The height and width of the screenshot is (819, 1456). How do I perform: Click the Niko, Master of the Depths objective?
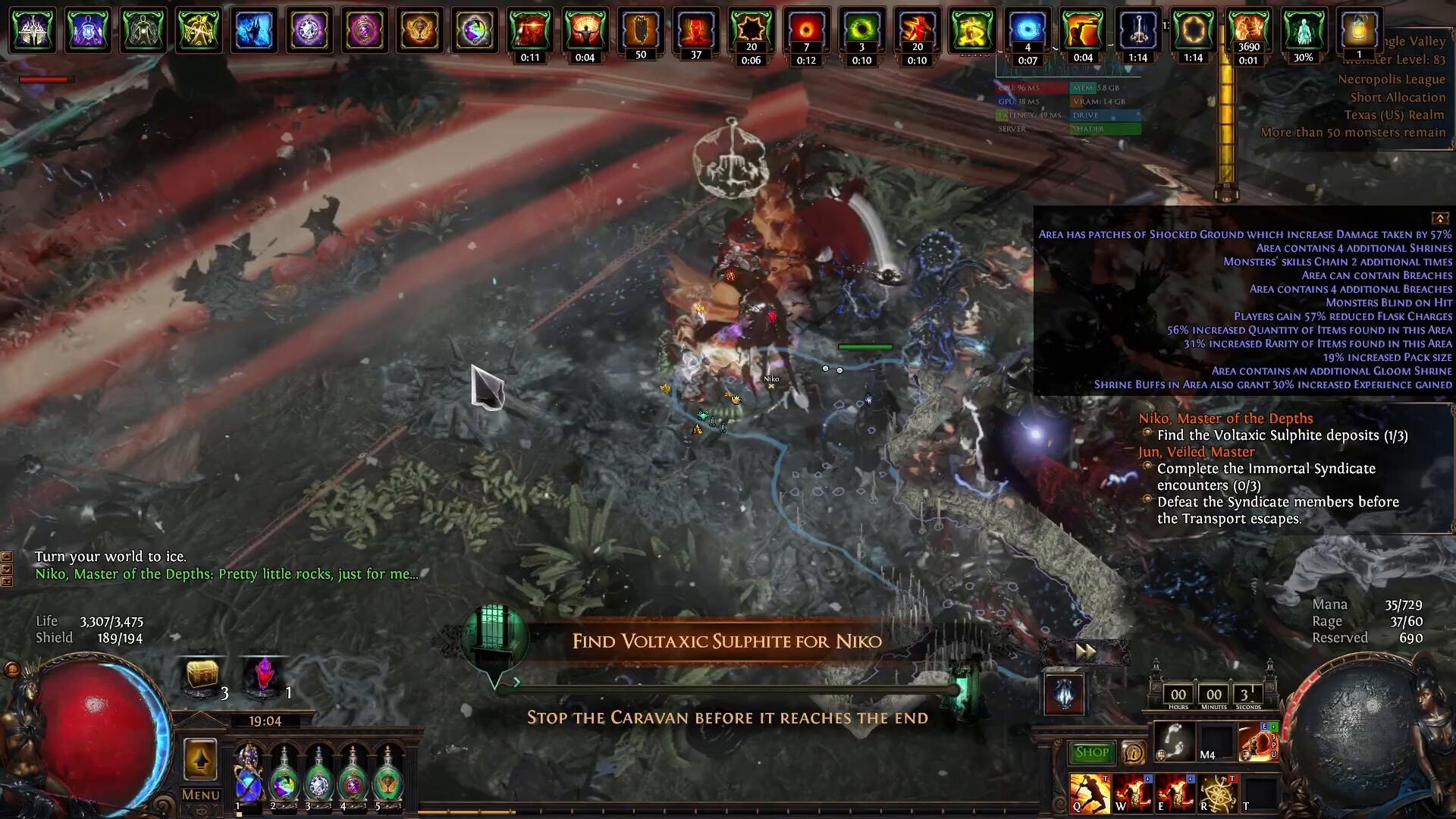click(1225, 419)
